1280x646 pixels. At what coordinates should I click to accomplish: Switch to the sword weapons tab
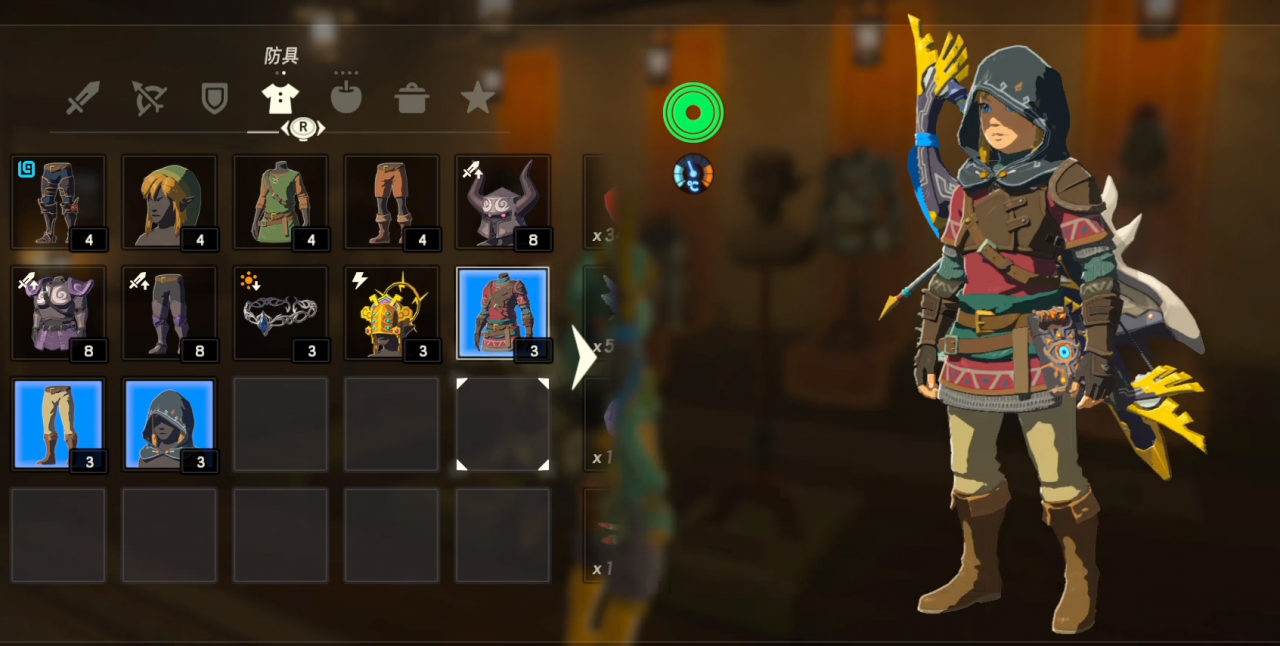click(83, 98)
